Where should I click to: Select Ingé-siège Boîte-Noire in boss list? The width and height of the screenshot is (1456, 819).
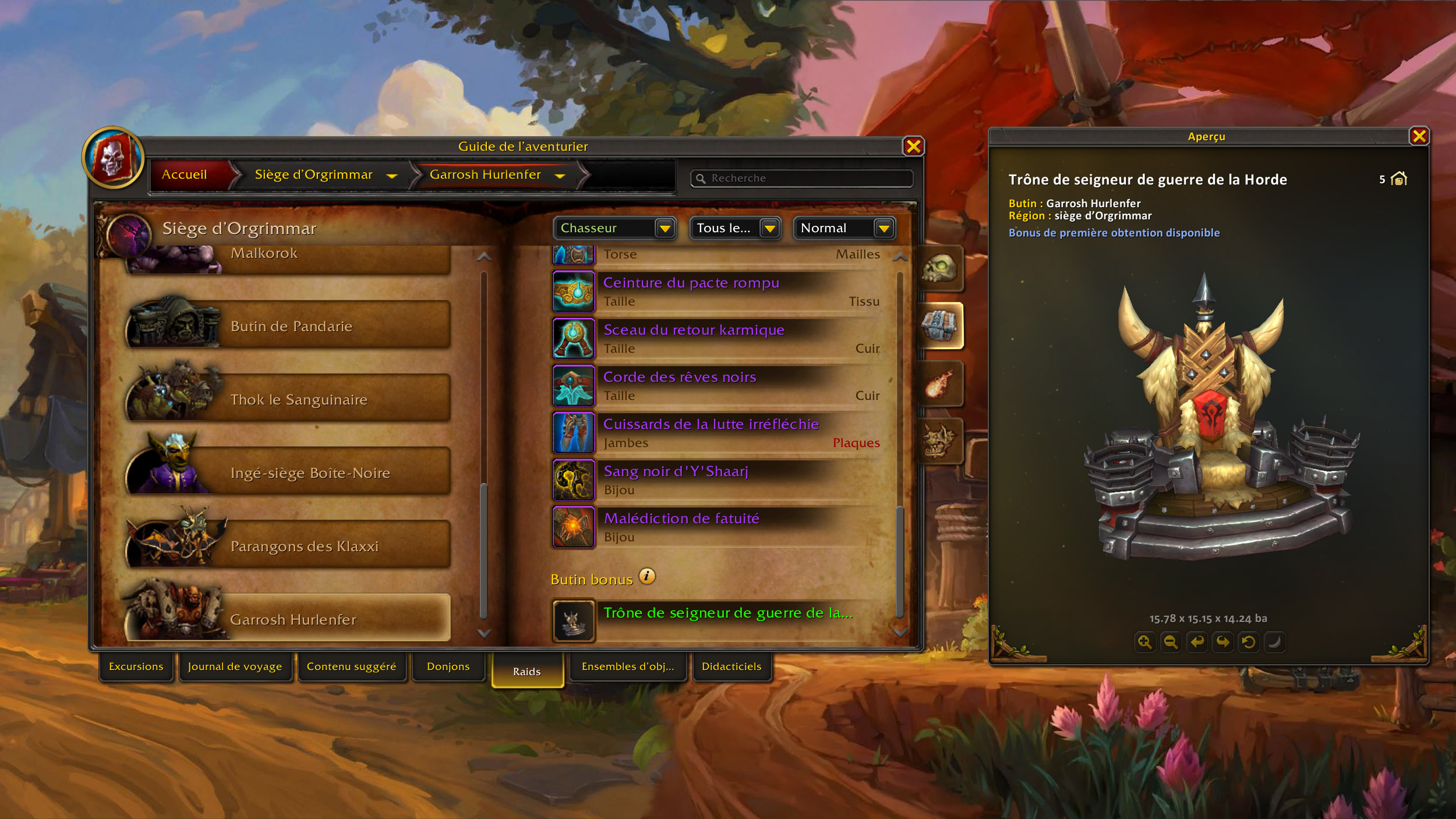[x=309, y=473]
